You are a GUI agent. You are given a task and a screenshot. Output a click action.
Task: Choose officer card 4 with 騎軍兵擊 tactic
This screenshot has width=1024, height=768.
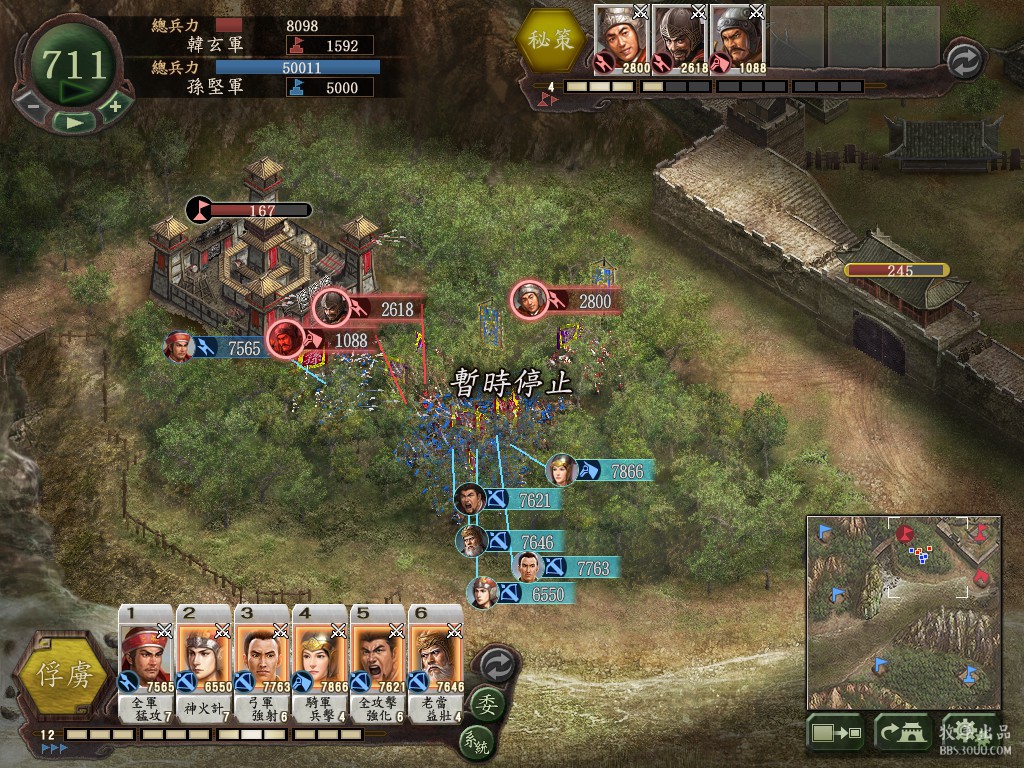click(x=320, y=663)
